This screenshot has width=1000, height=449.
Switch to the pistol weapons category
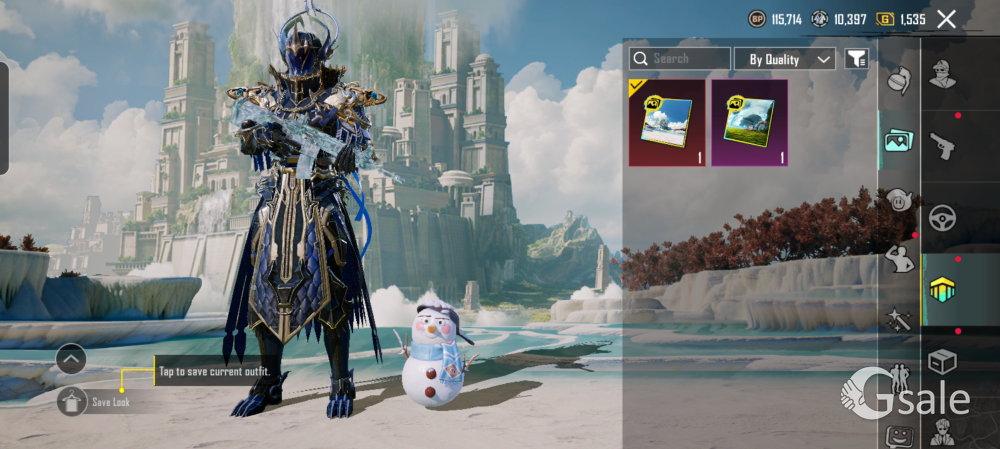941,146
